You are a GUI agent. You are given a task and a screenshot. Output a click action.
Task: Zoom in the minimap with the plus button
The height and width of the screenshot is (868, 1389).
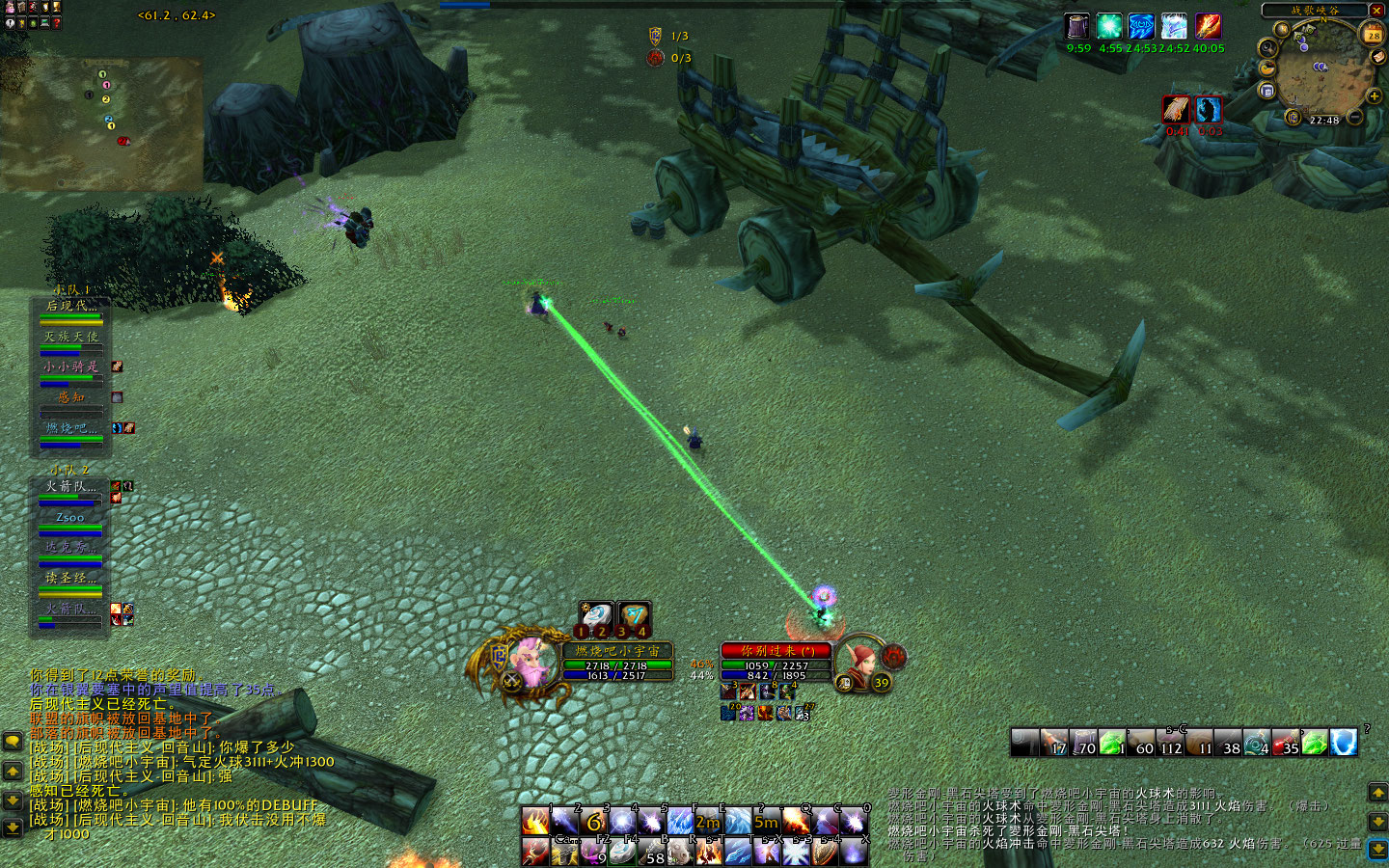tap(1374, 96)
